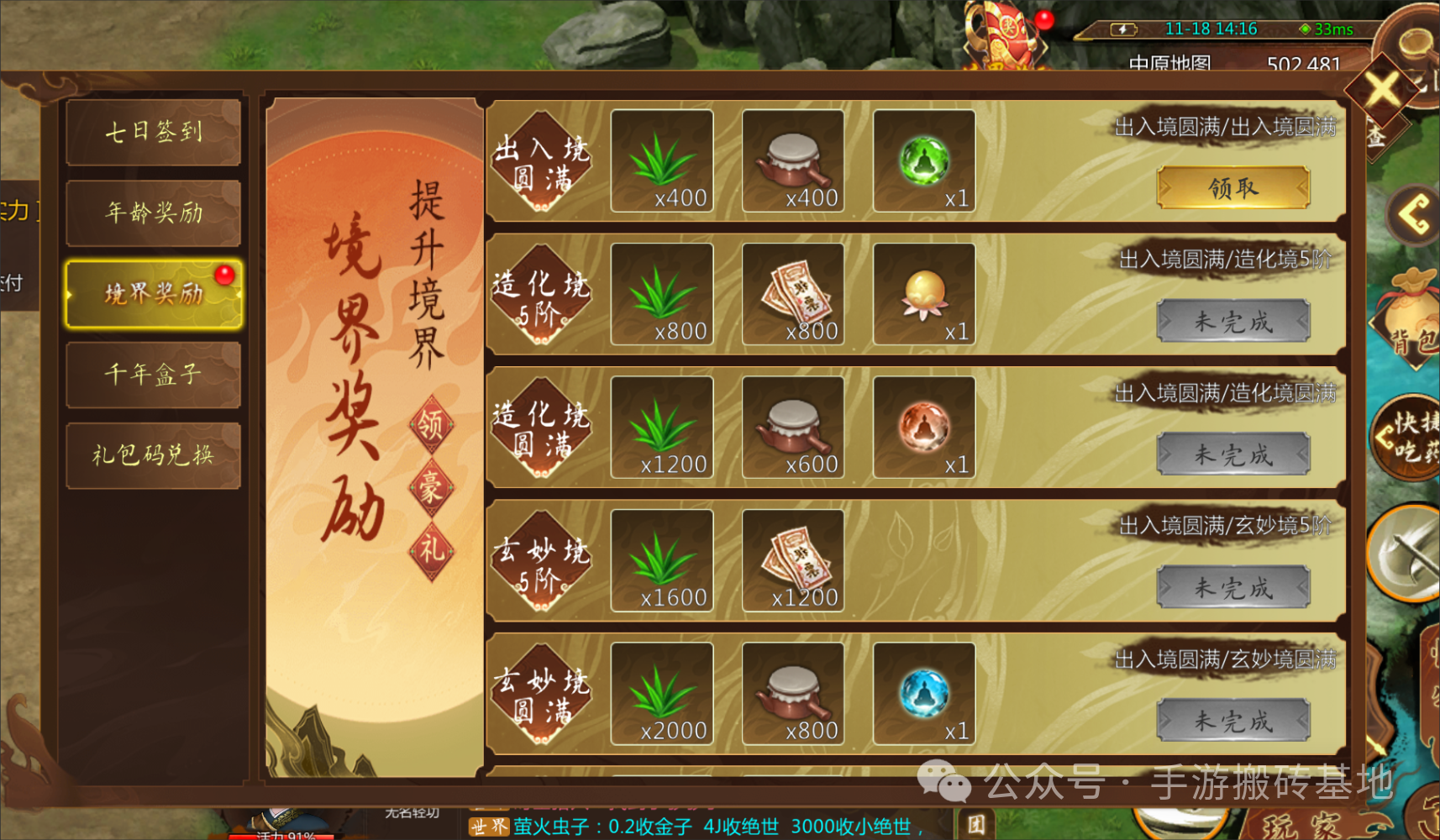Select the 年龄奖励 menu entry
Screen dimensions: 1440x840
tap(154, 213)
